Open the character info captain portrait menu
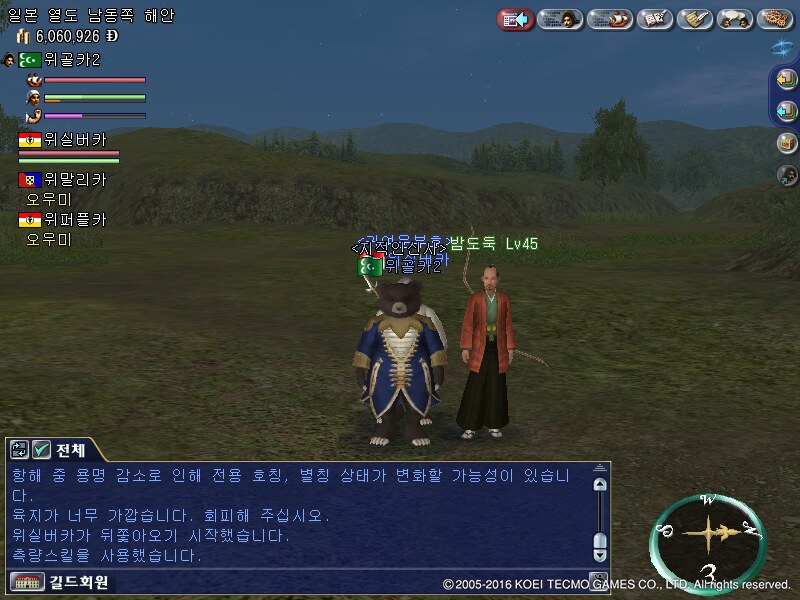The width and height of the screenshot is (800, 600). point(560,19)
